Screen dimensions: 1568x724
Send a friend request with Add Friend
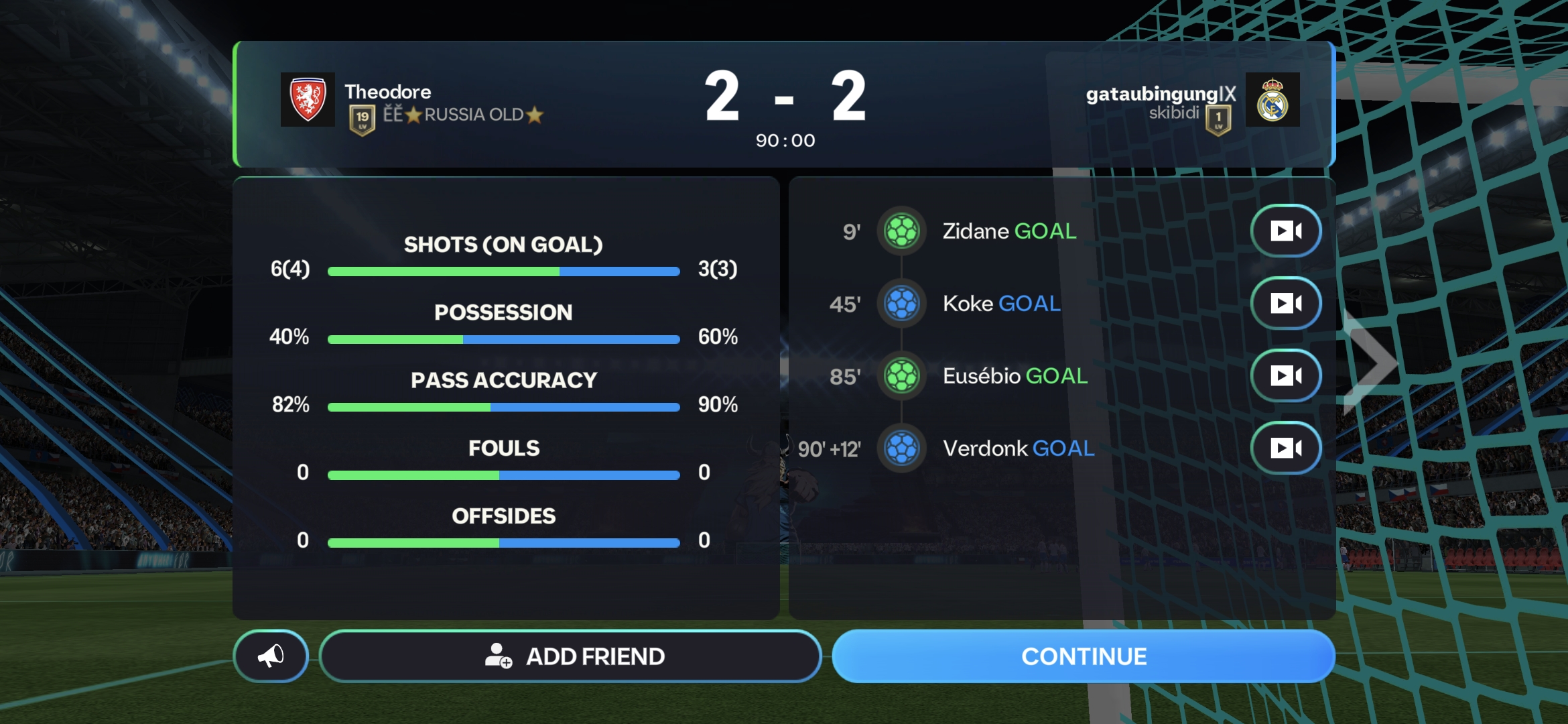(x=571, y=656)
